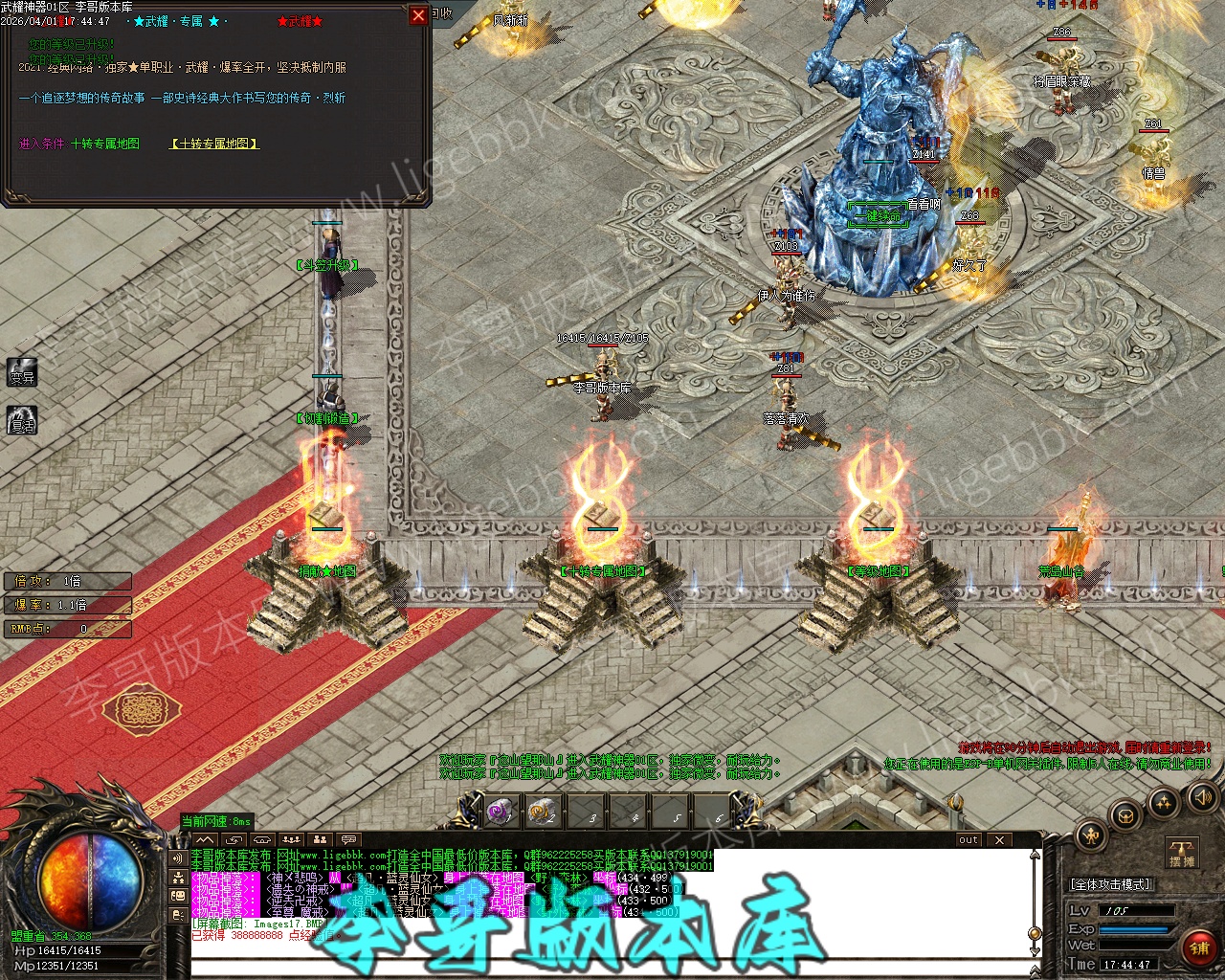Screen dimensions: 1225x980
Task: Select the purple scroll in hotbar slot 1
Action: tap(501, 812)
